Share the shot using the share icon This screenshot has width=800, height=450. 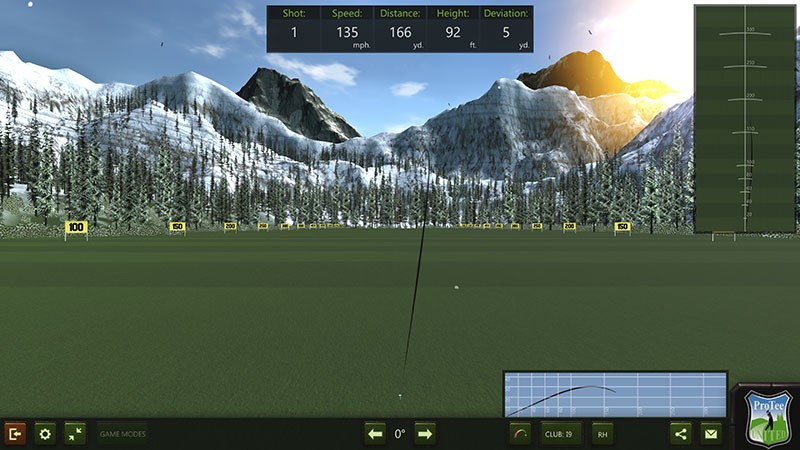pos(681,433)
